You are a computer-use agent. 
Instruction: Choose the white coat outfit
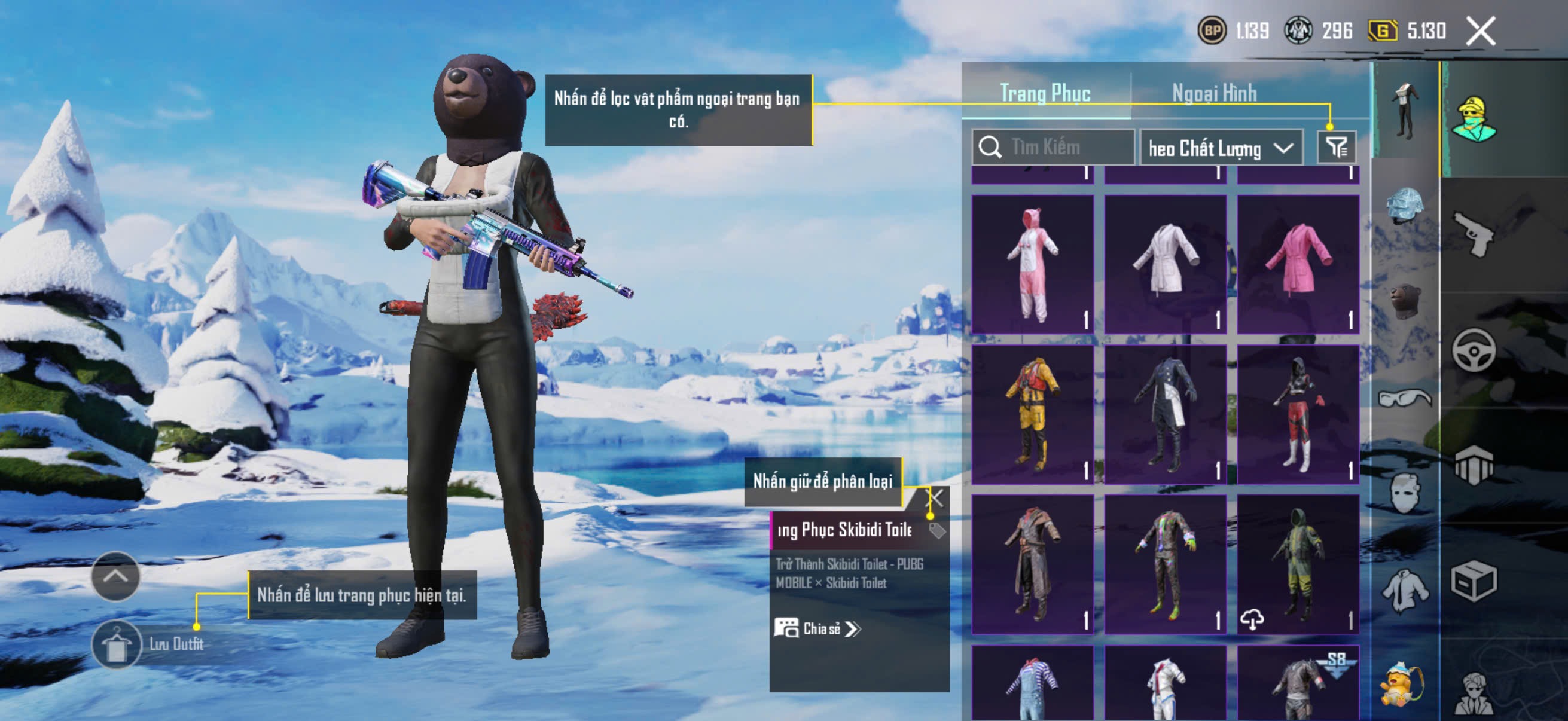click(1165, 264)
